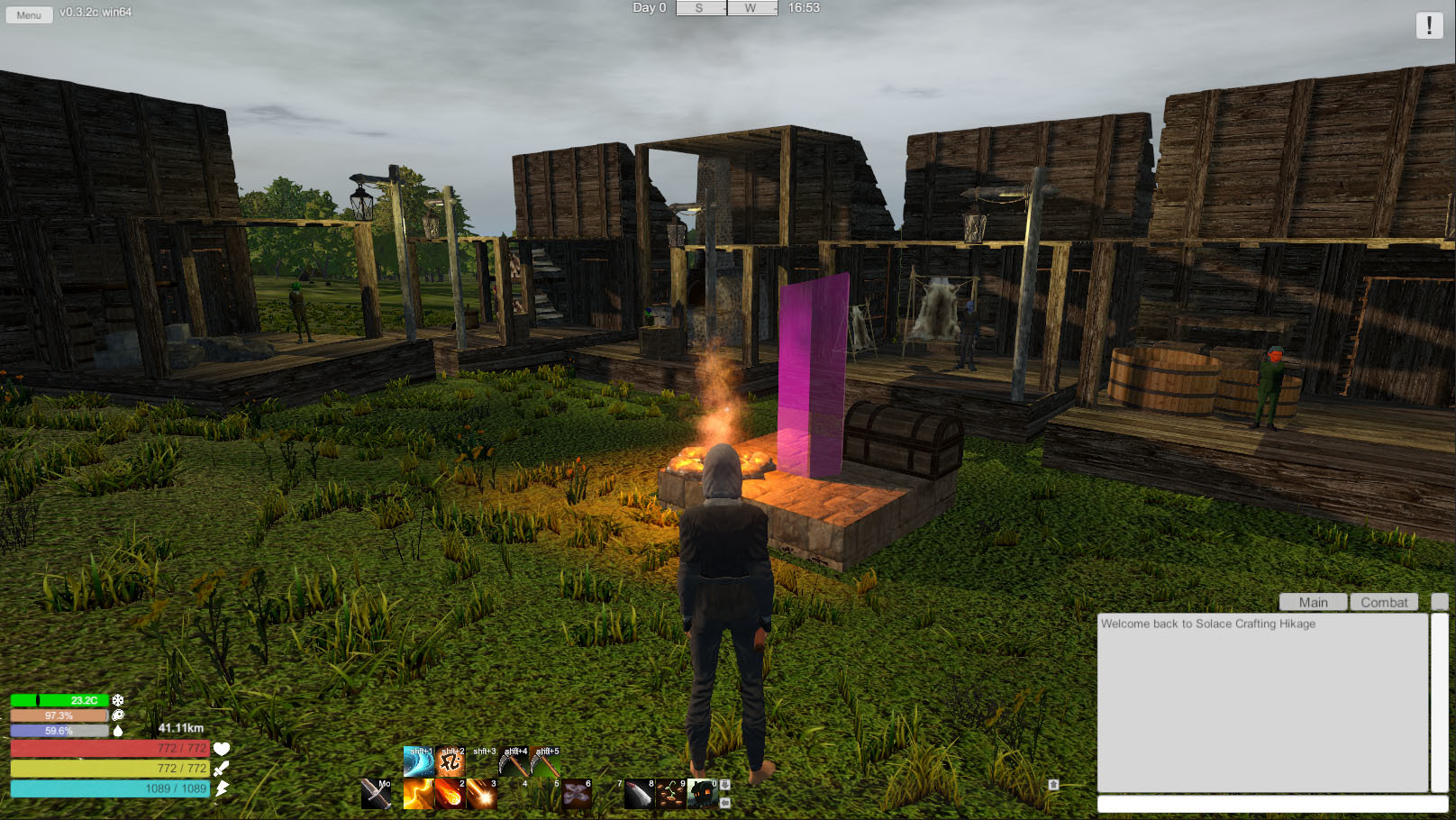Open the Menu button
The height and width of the screenshot is (820, 1456).
(x=29, y=14)
